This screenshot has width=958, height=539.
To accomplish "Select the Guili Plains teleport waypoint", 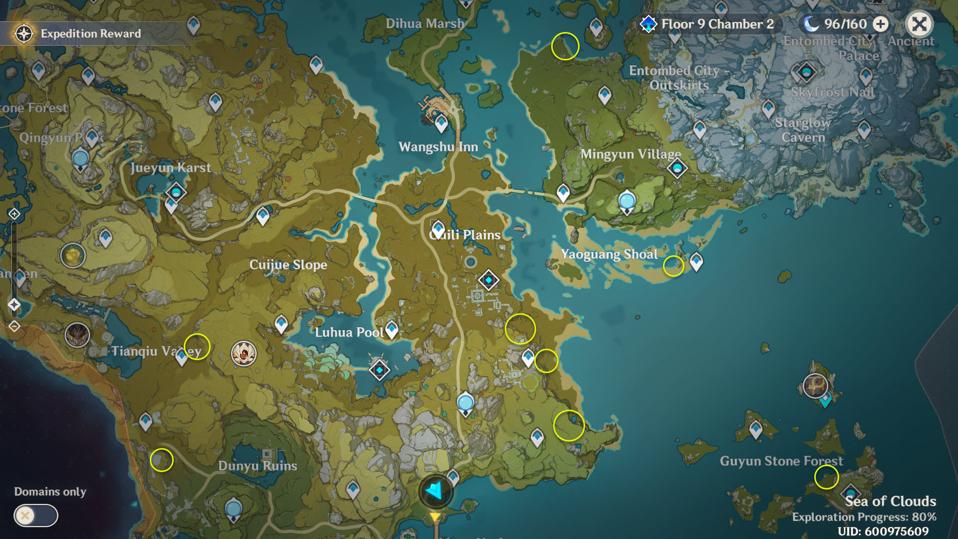I will [438, 230].
